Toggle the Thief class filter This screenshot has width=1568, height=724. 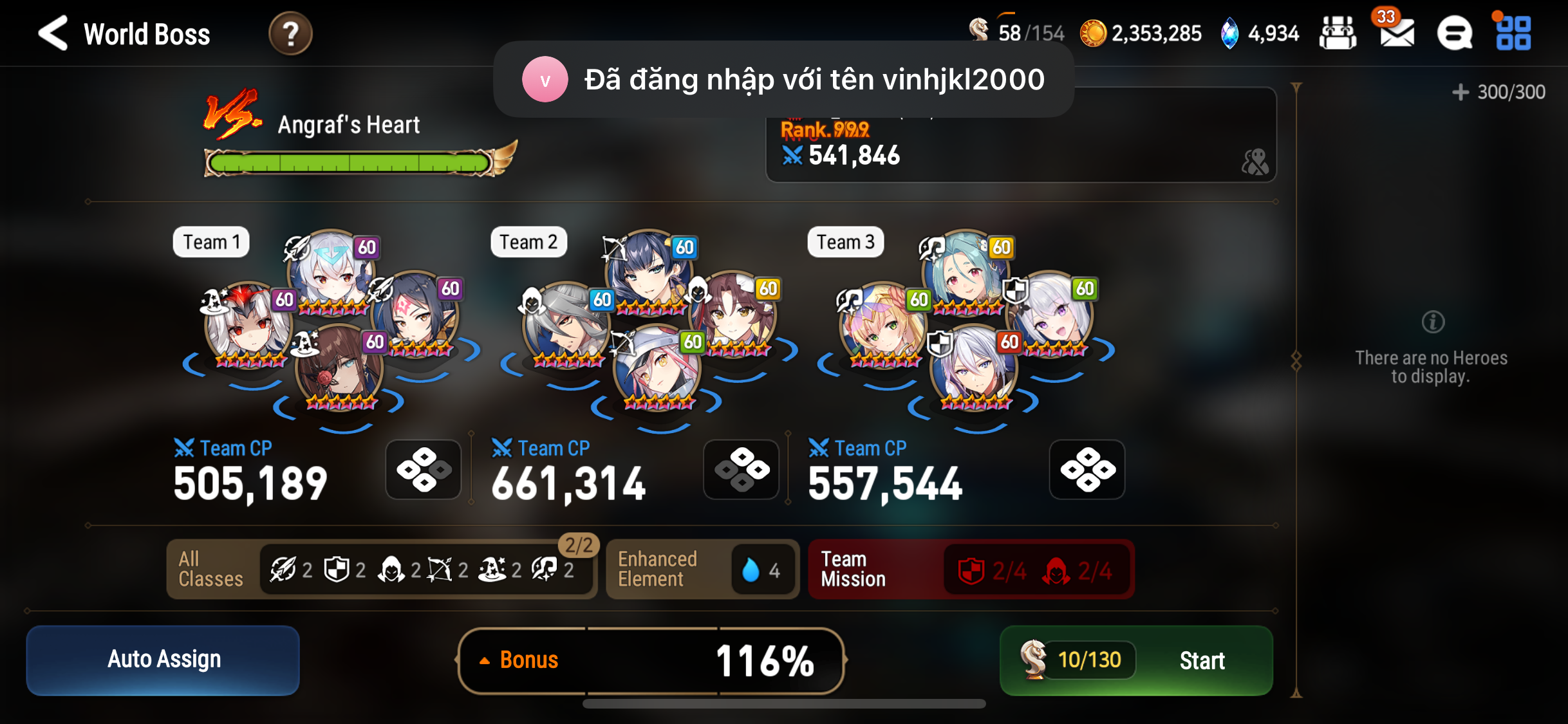389,569
